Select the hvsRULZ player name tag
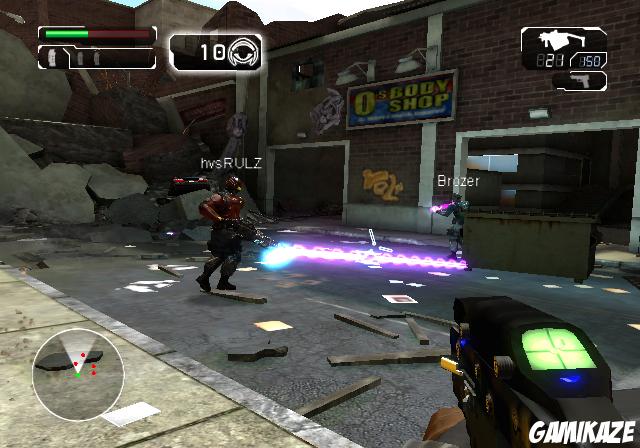The image size is (640, 448). click(230, 163)
